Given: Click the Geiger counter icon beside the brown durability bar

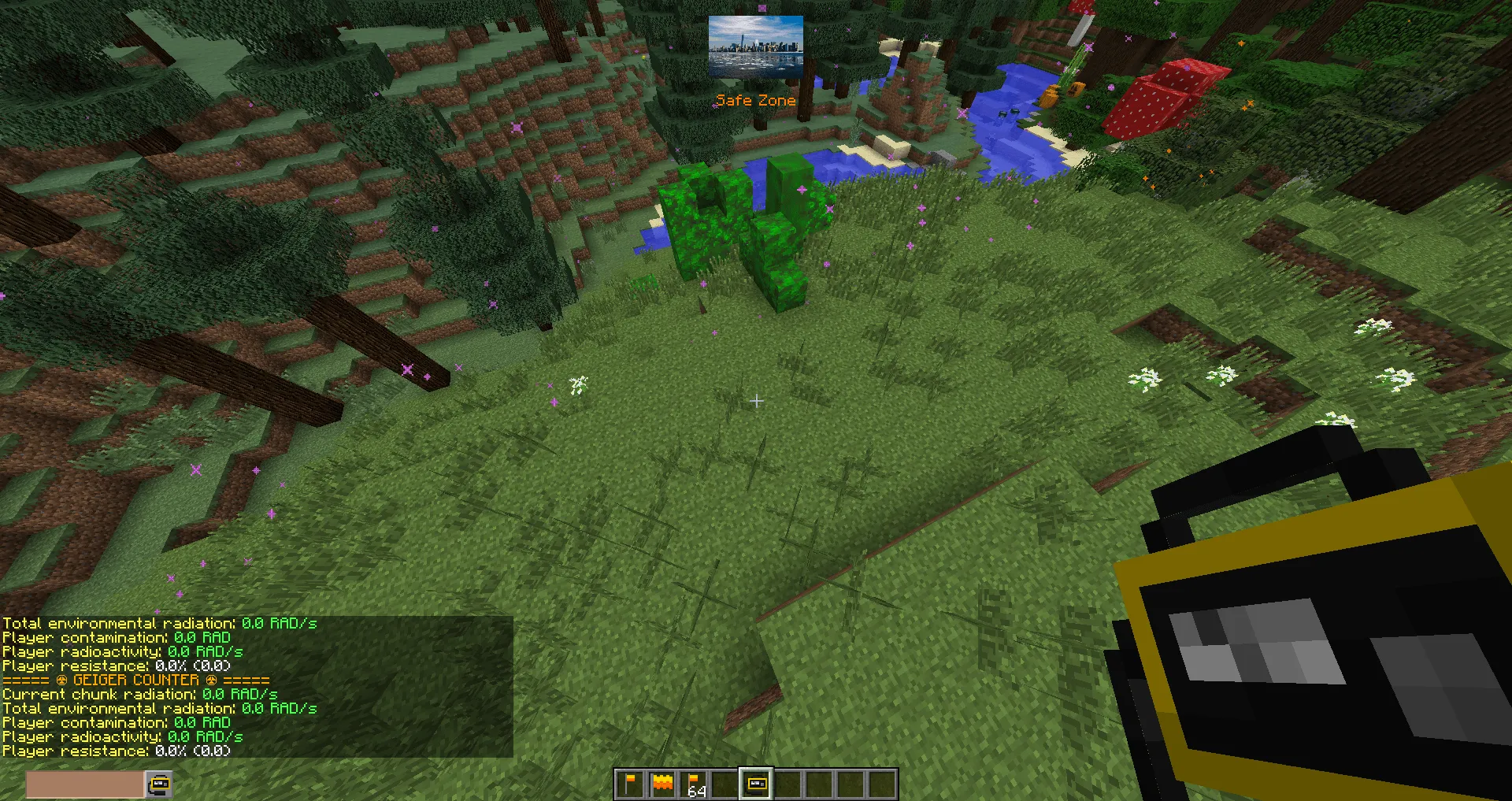Looking at the screenshot, I should click(x=158, y=784).
